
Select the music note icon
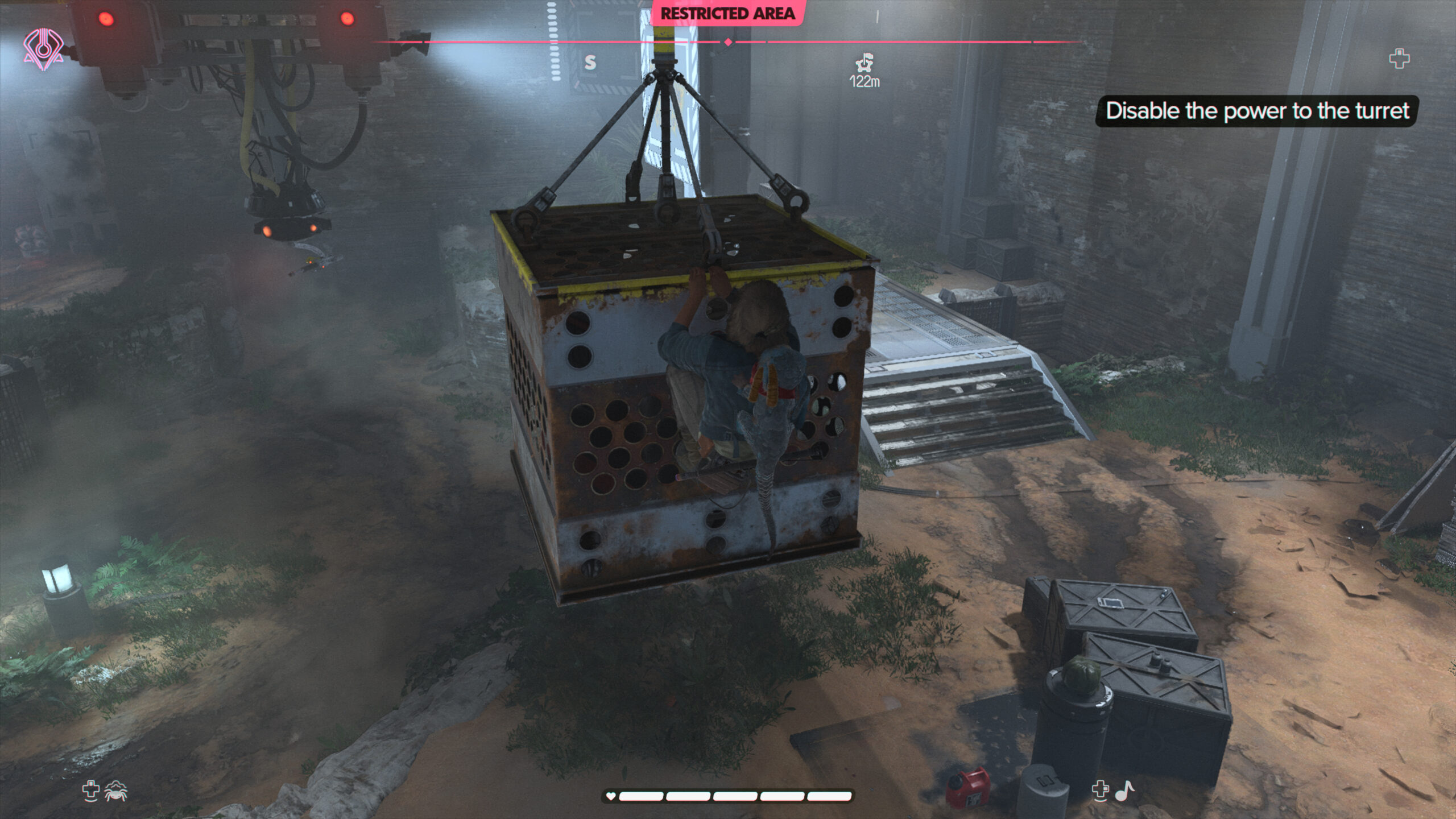click(x=1124, y=791)
